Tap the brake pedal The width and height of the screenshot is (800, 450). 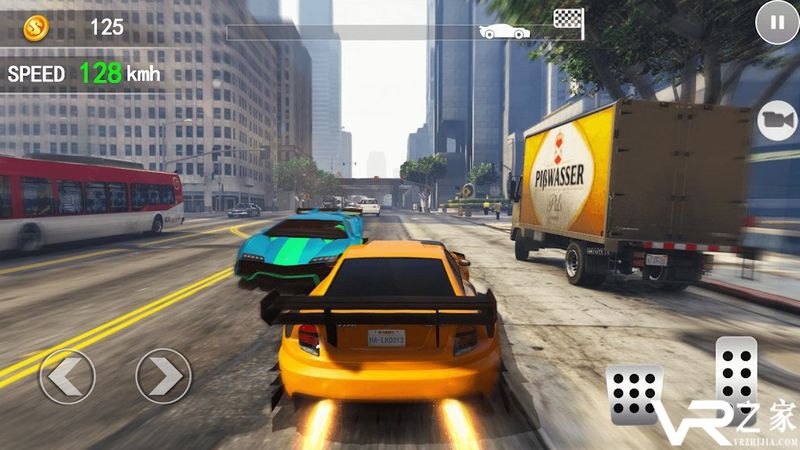(x=635, y=393)
